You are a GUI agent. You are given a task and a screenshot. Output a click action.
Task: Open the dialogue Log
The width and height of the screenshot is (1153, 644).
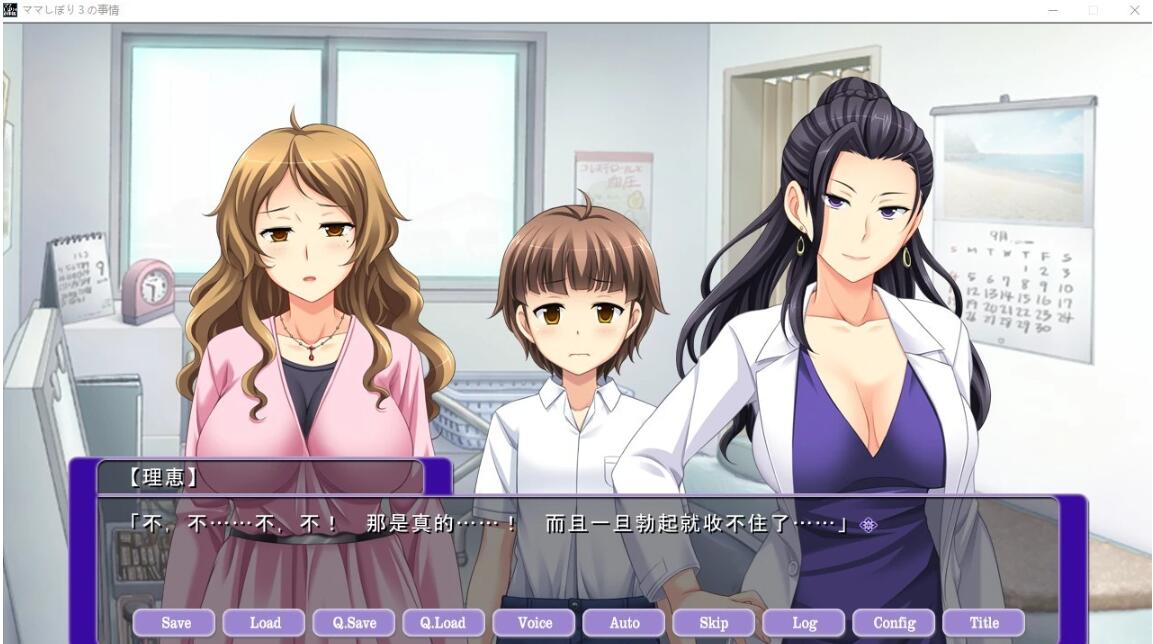coord(804,623)
